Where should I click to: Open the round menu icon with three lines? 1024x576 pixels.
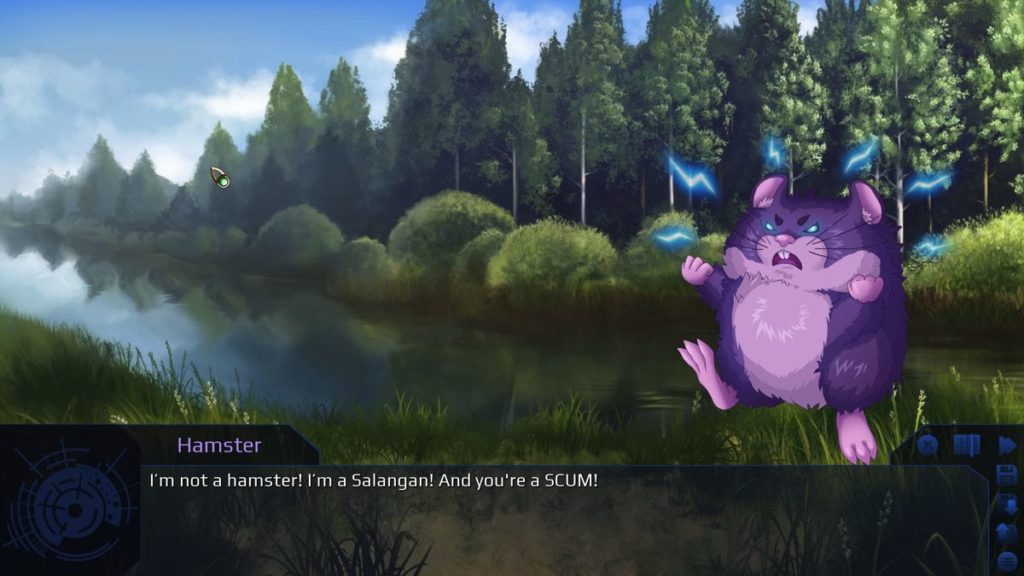1006,561
